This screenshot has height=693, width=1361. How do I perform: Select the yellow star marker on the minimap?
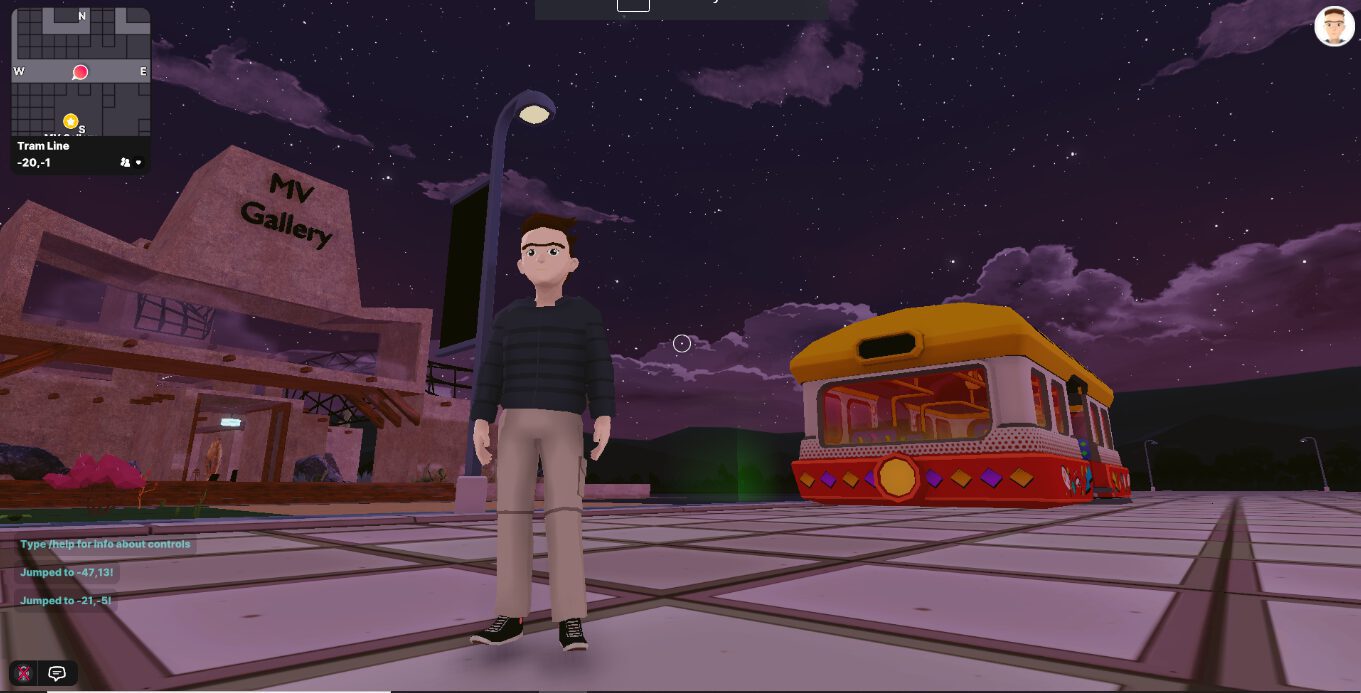70,121
